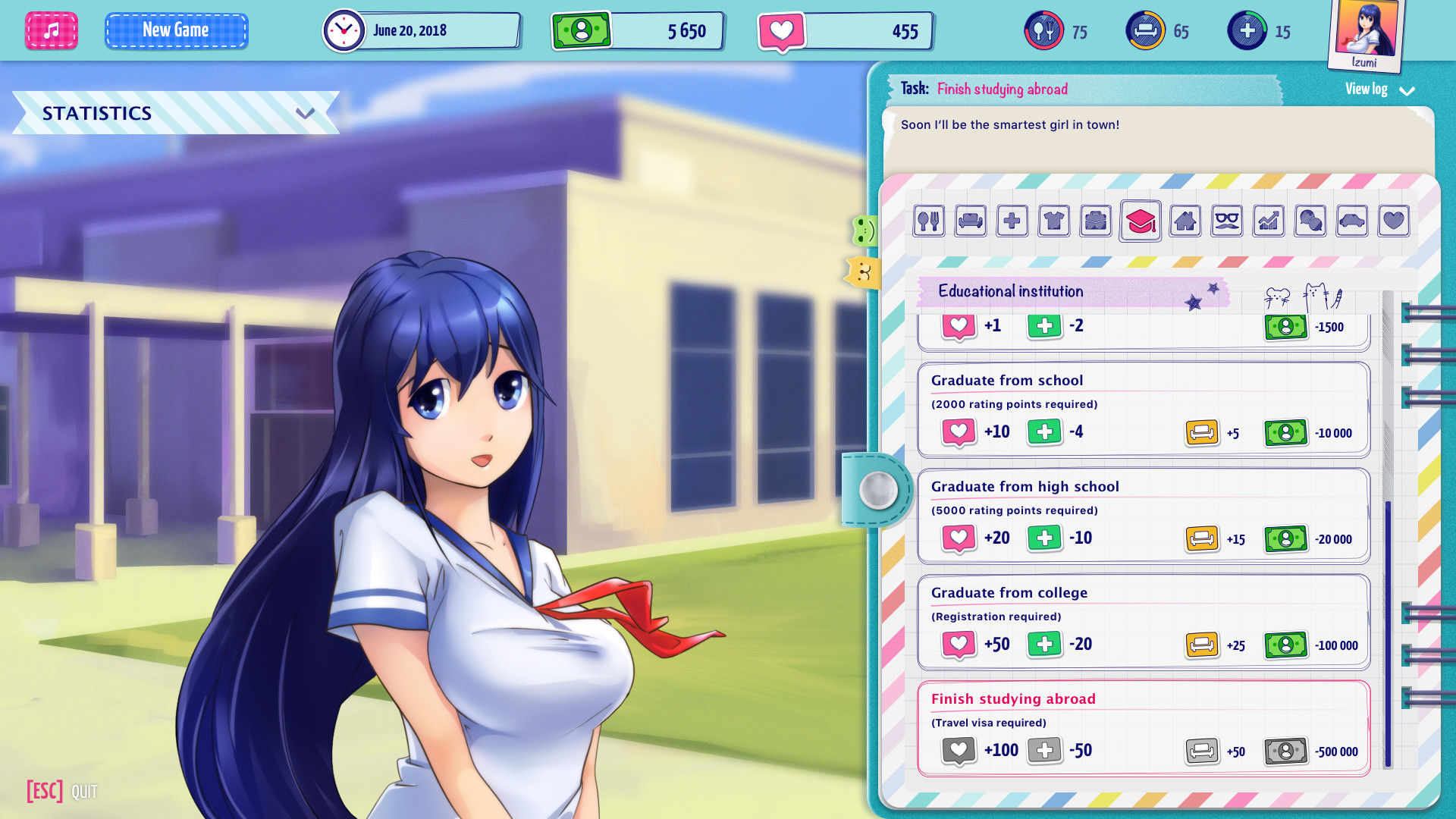This screenshot has width=1456, height=819.
Task: Click the New Game button
Action: coord(176,30)
